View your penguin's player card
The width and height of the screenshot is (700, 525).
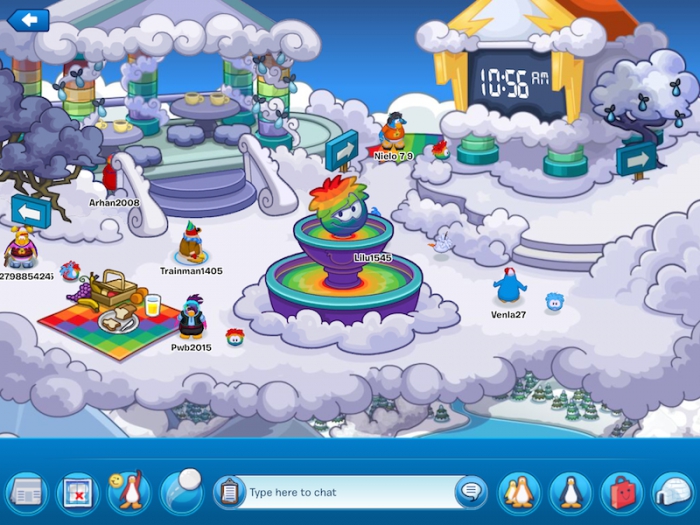coord(571,493)
